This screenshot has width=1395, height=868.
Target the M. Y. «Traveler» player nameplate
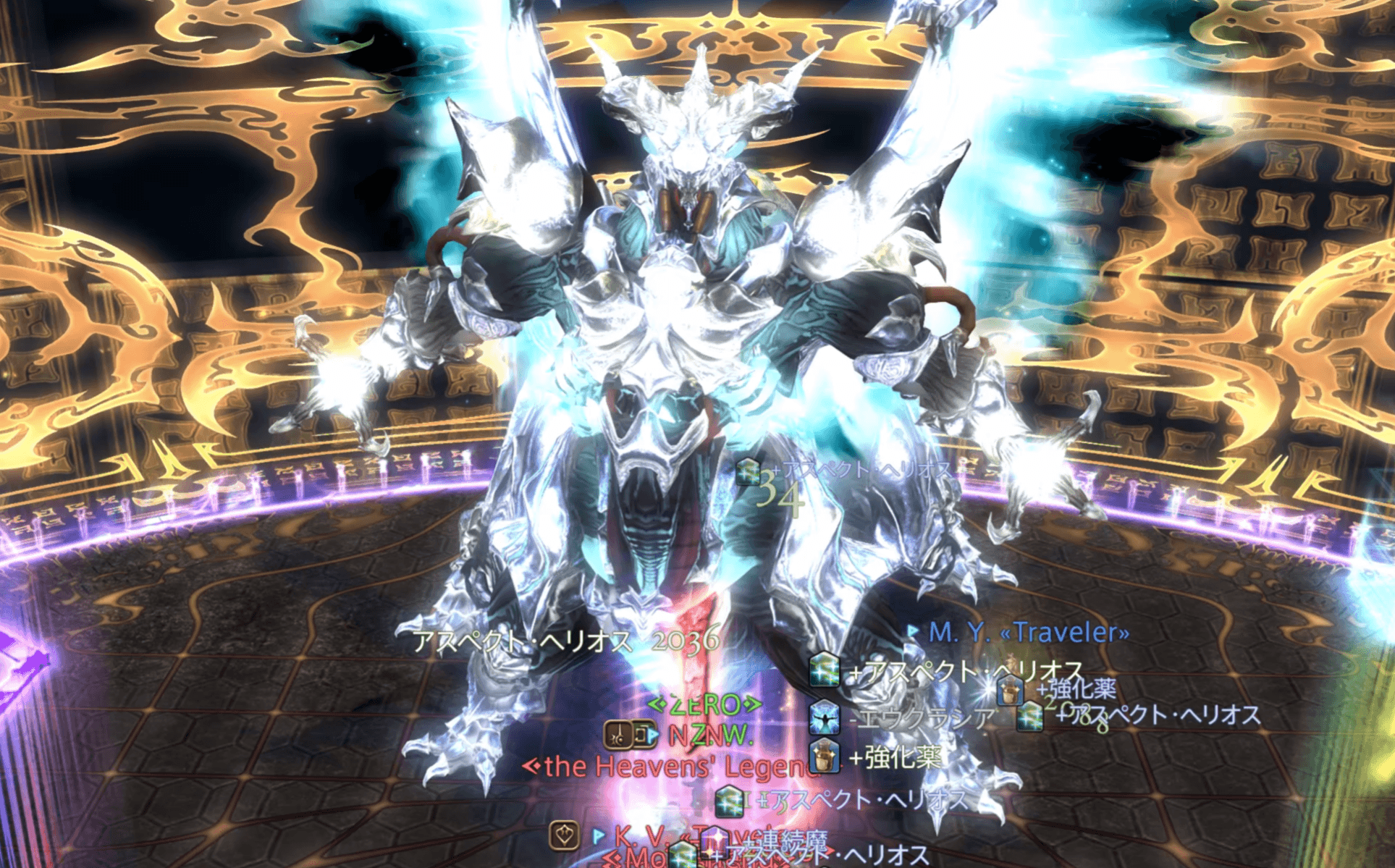[x=1028, y=633]
